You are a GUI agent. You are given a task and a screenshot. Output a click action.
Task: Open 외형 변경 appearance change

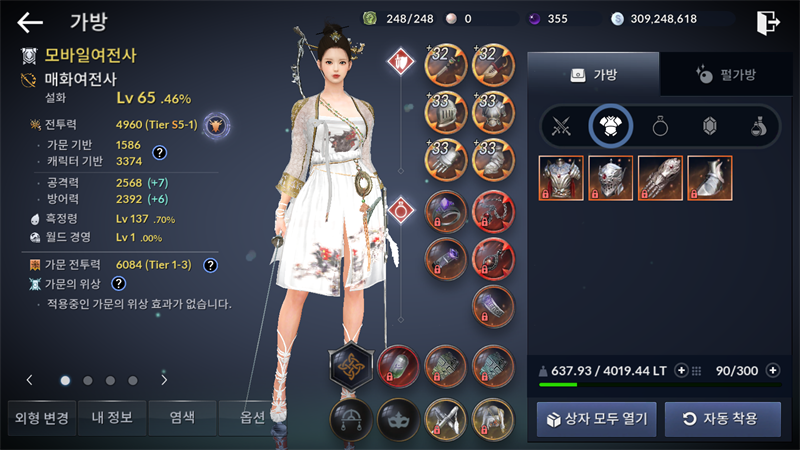(x=38, y=418)
